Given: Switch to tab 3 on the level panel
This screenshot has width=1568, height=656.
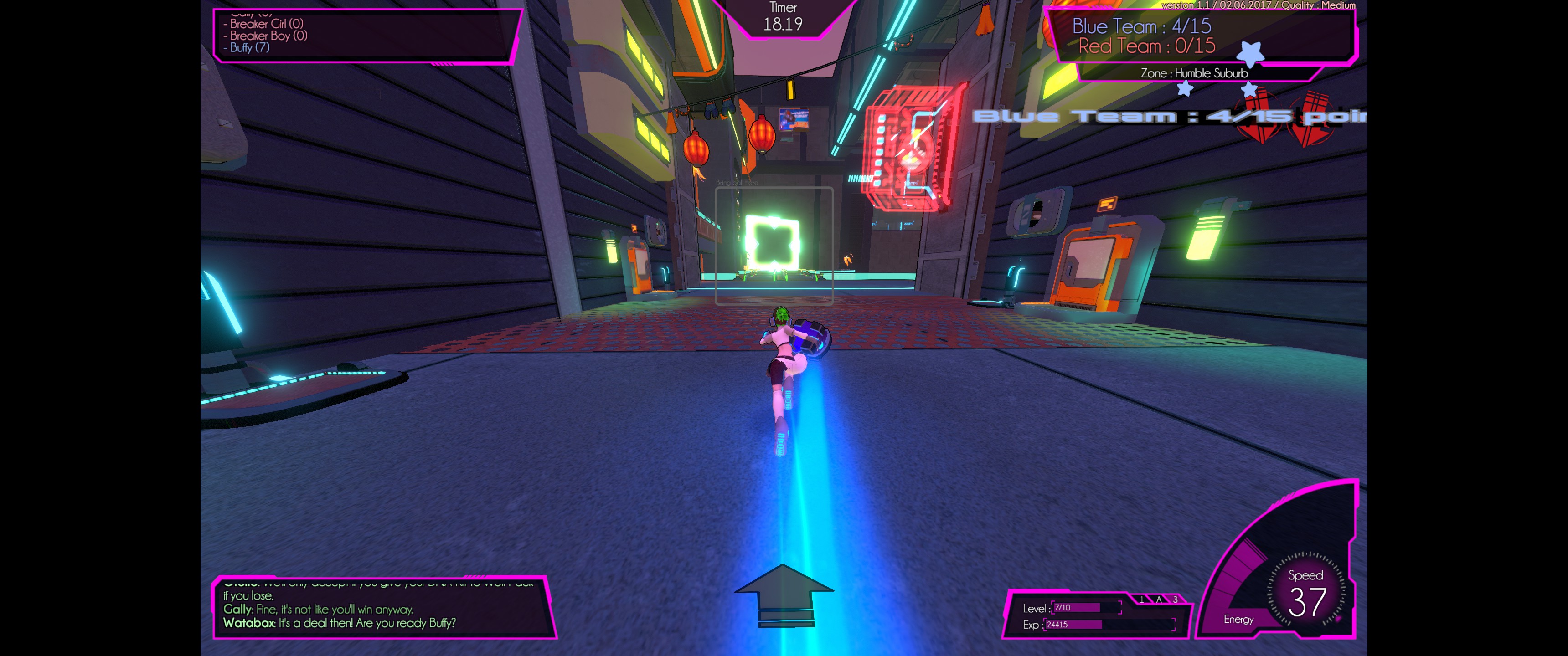Looking at the screenshot, I should click(x=1175, y=600).
